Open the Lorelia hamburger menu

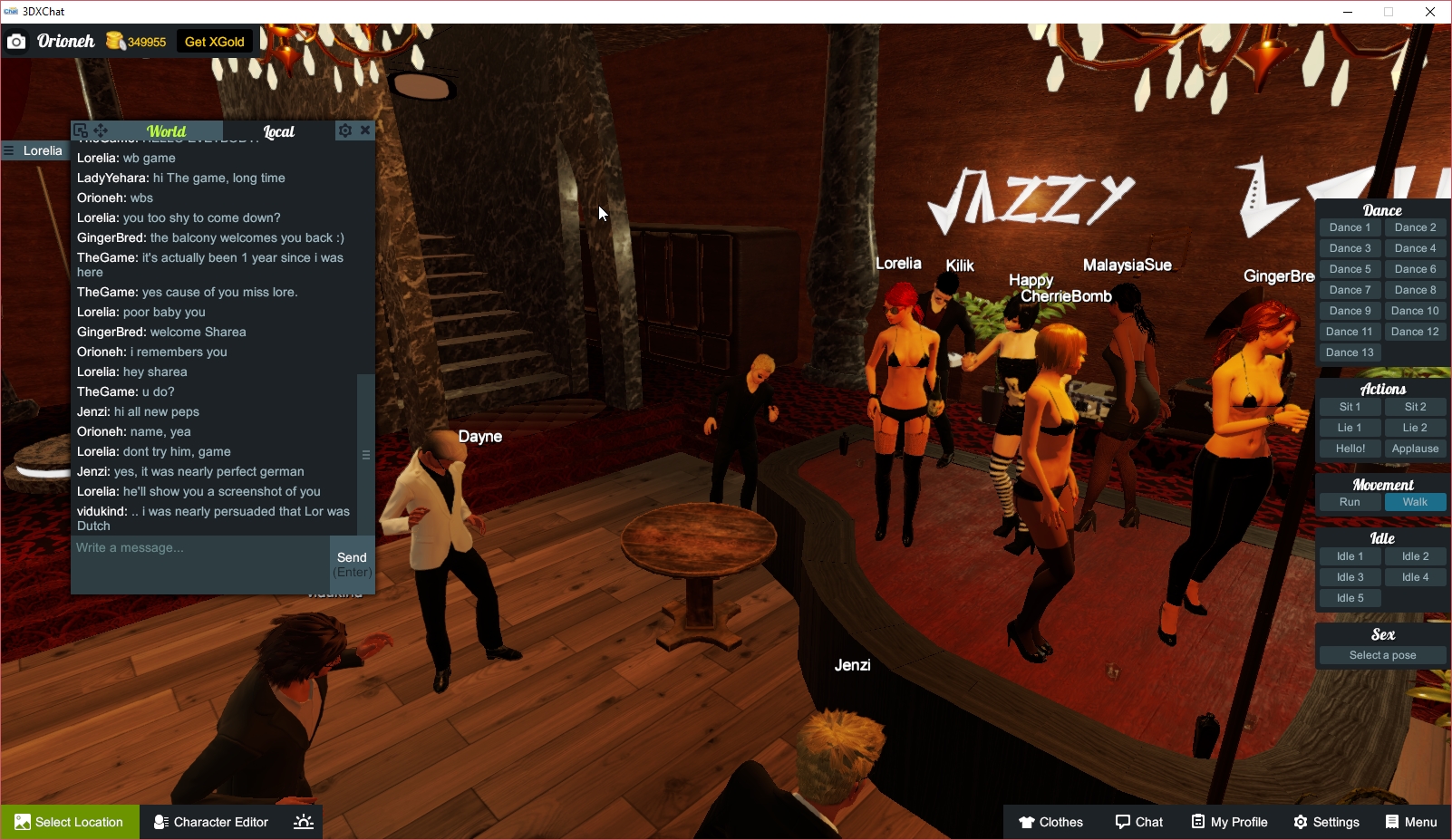7,150
